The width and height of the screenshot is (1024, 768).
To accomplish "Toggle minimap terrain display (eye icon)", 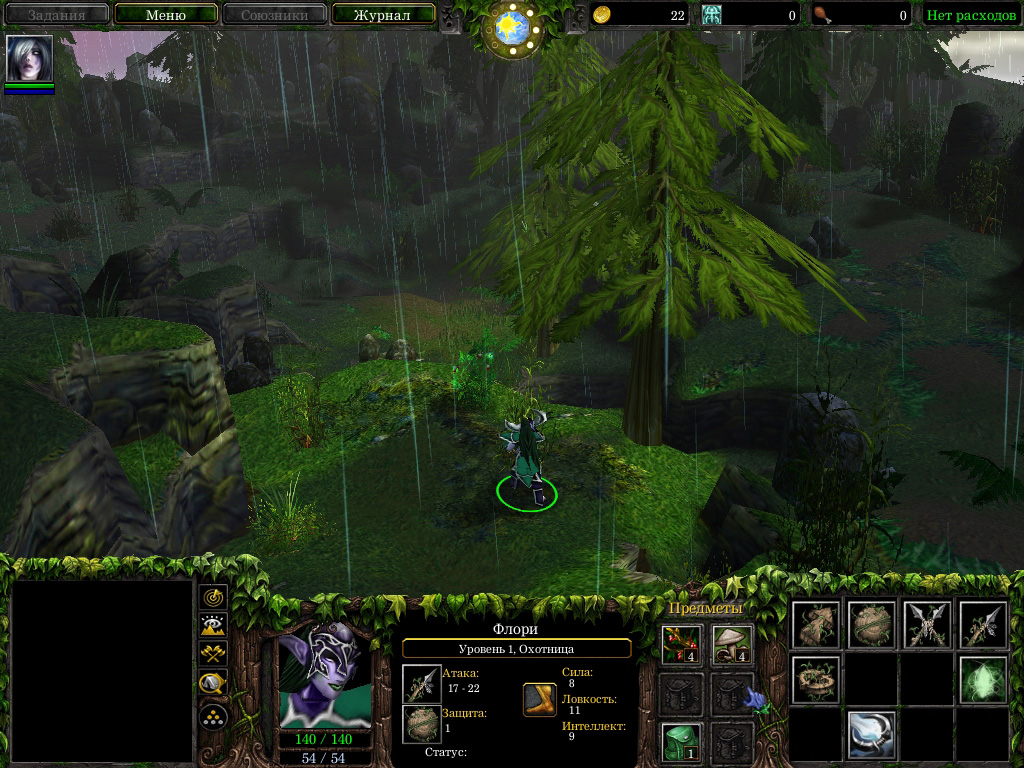I will 213,626.
